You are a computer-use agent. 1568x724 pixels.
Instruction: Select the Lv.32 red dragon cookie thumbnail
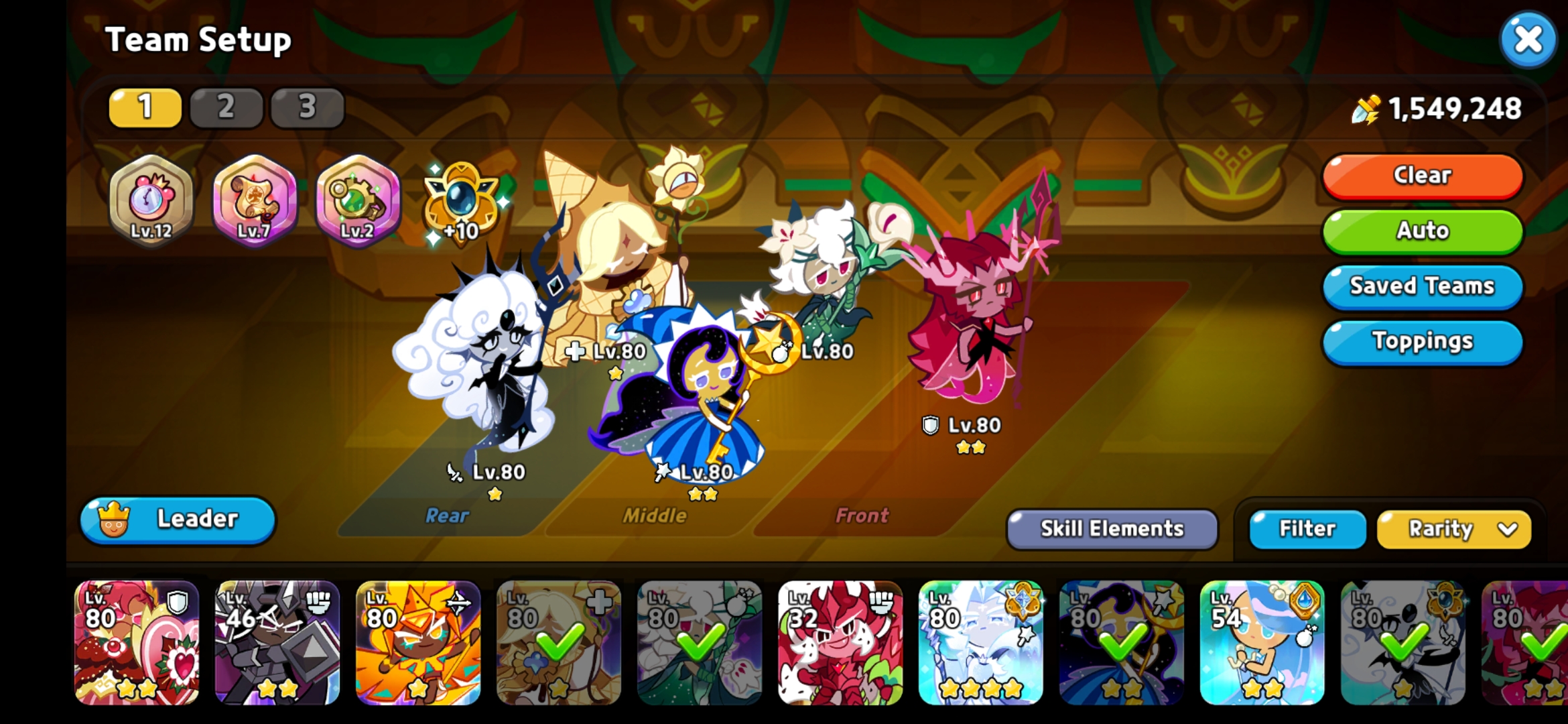841,644
